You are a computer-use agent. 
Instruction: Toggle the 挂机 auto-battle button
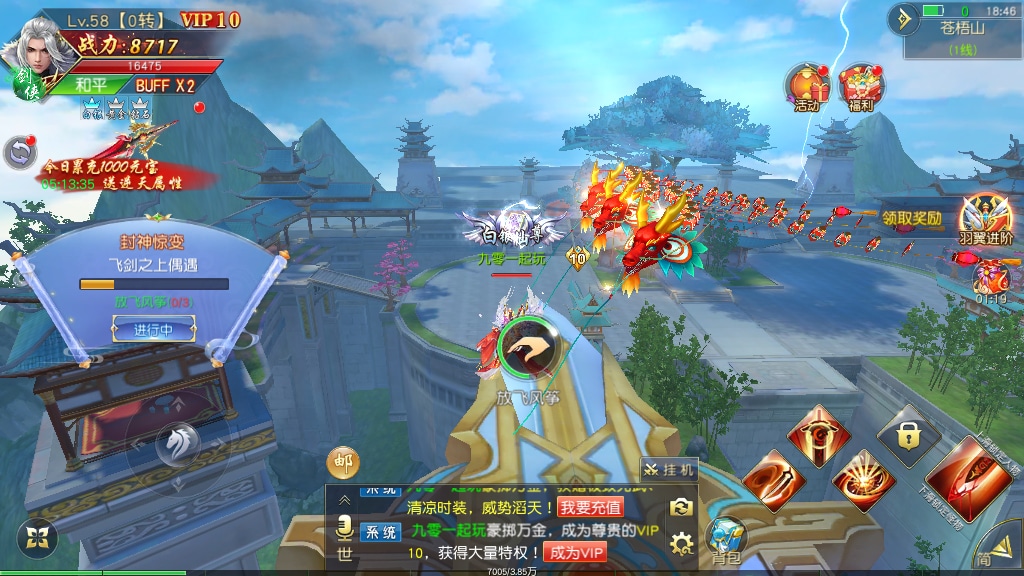pyautogui.click(x=668, y=469)
